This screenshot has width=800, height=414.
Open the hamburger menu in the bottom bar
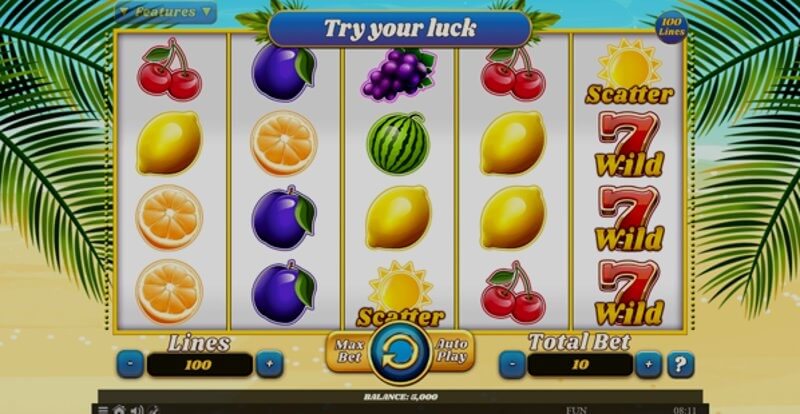(103, 409)
